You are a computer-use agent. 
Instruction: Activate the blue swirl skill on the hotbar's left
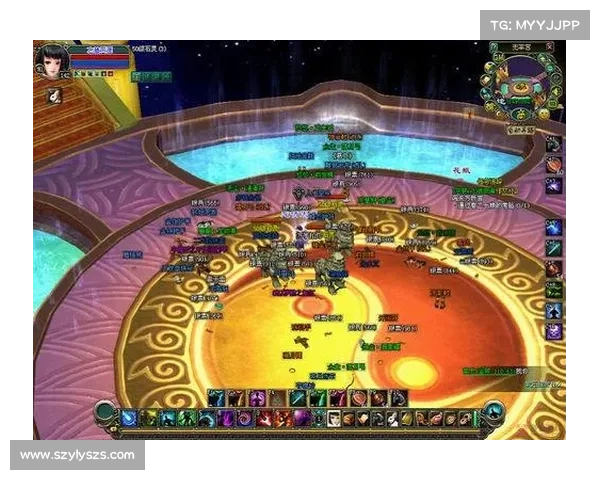click(129, 418)
